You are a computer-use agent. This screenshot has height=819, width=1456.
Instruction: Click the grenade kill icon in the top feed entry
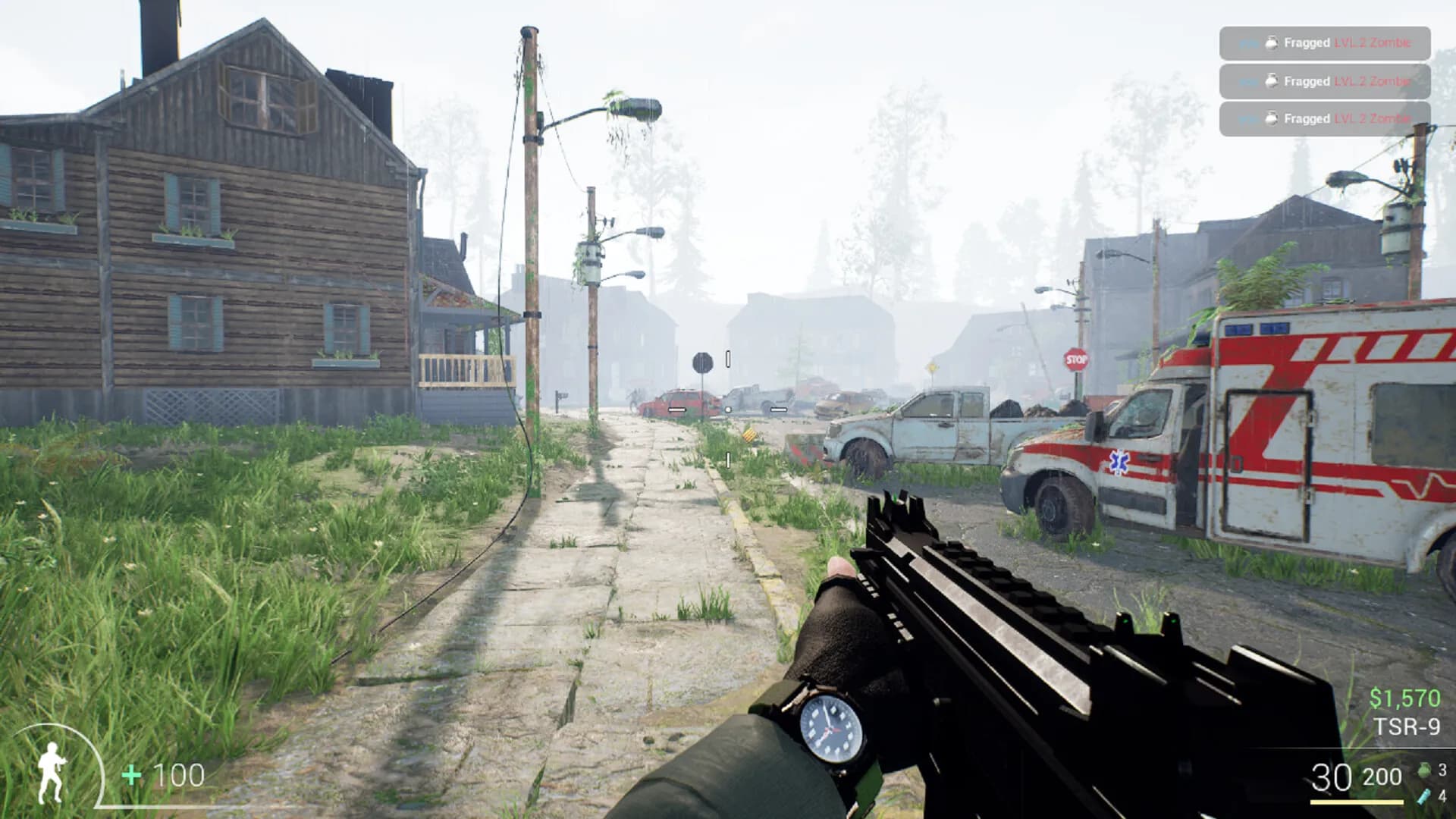tap(1272, 44)
